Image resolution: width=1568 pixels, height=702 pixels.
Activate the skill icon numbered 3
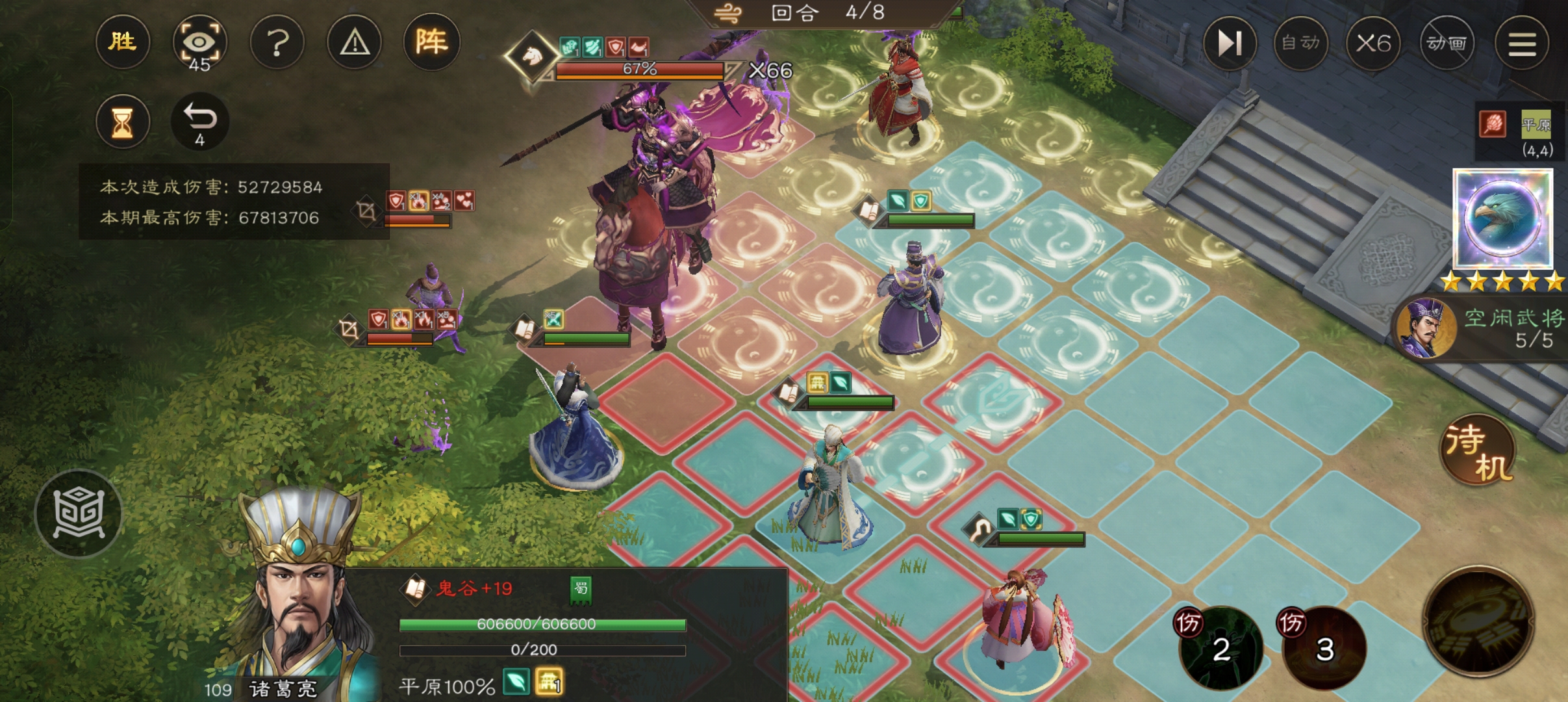coord(1324,647)
